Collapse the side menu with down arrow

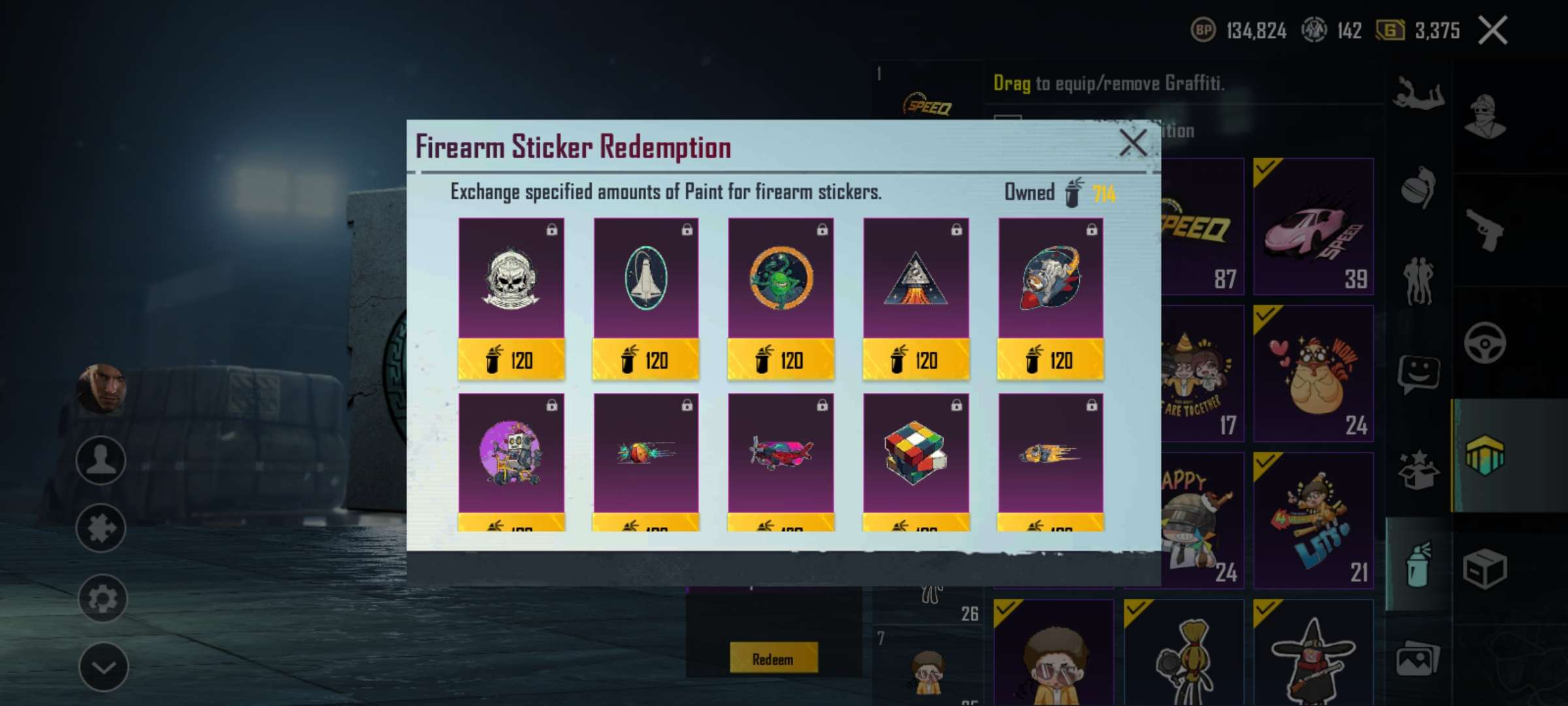103,667
